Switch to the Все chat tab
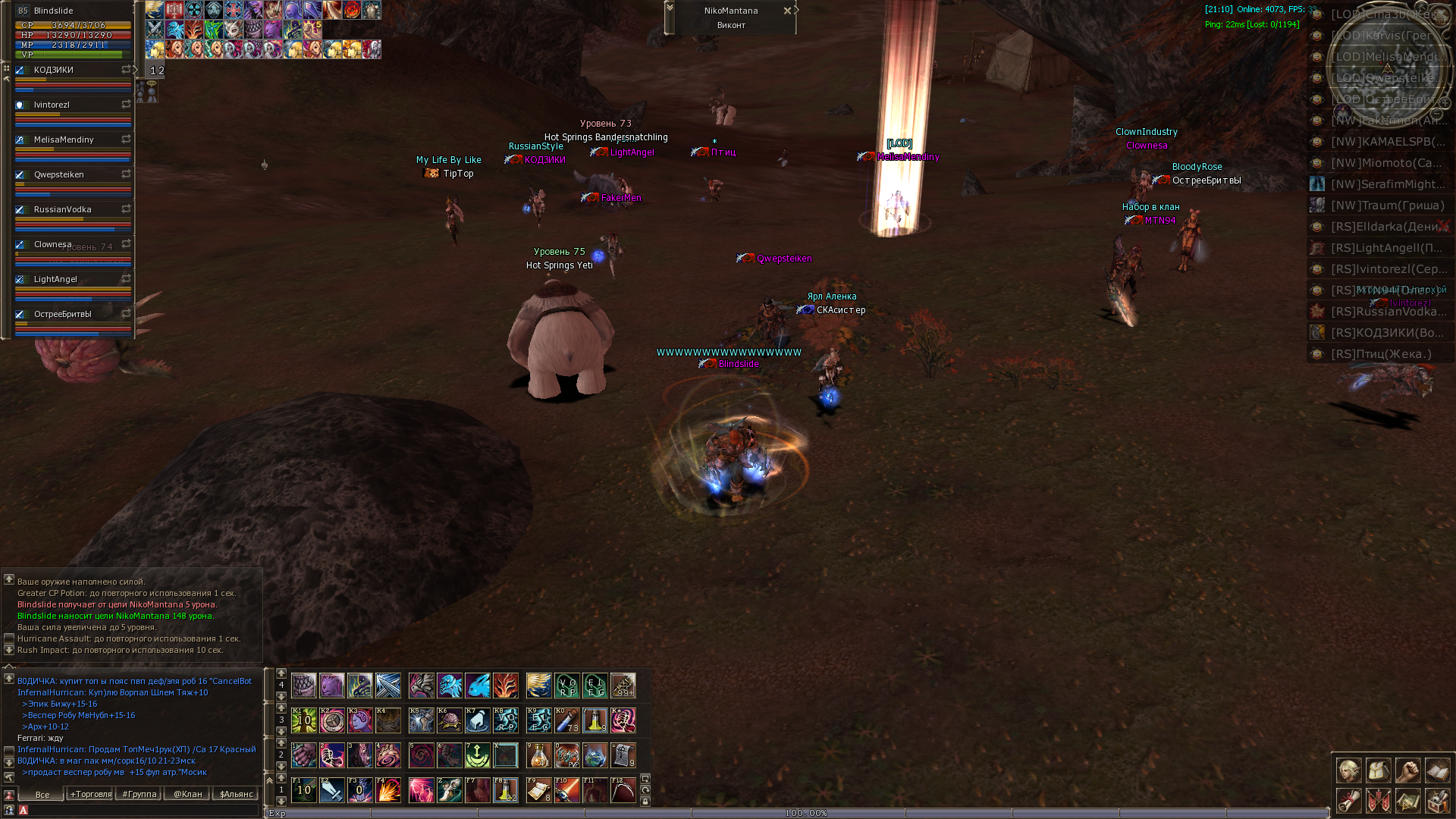The image size is (1456, 819). 42,795
